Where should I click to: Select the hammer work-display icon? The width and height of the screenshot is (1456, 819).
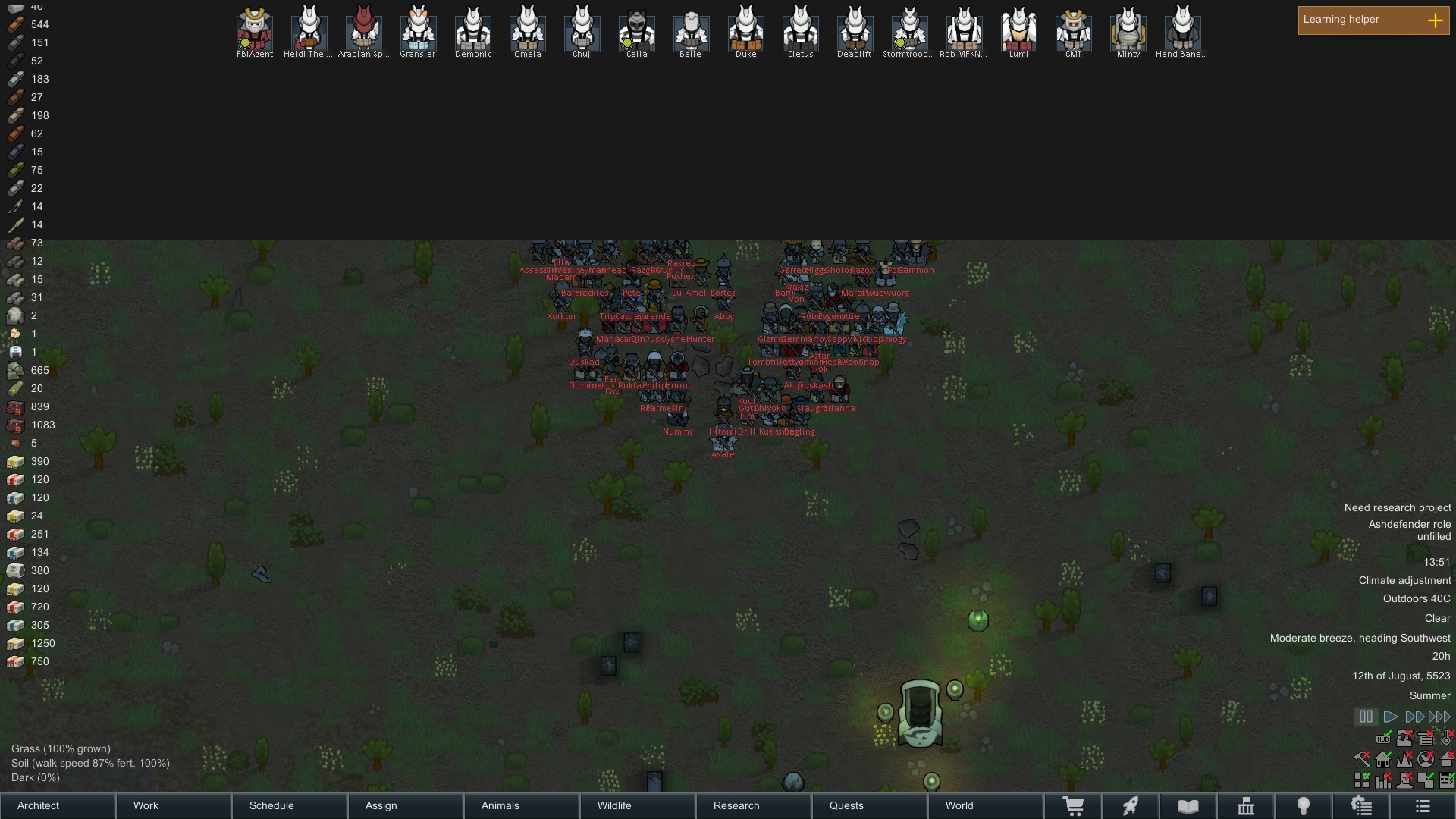[1362, 759]
